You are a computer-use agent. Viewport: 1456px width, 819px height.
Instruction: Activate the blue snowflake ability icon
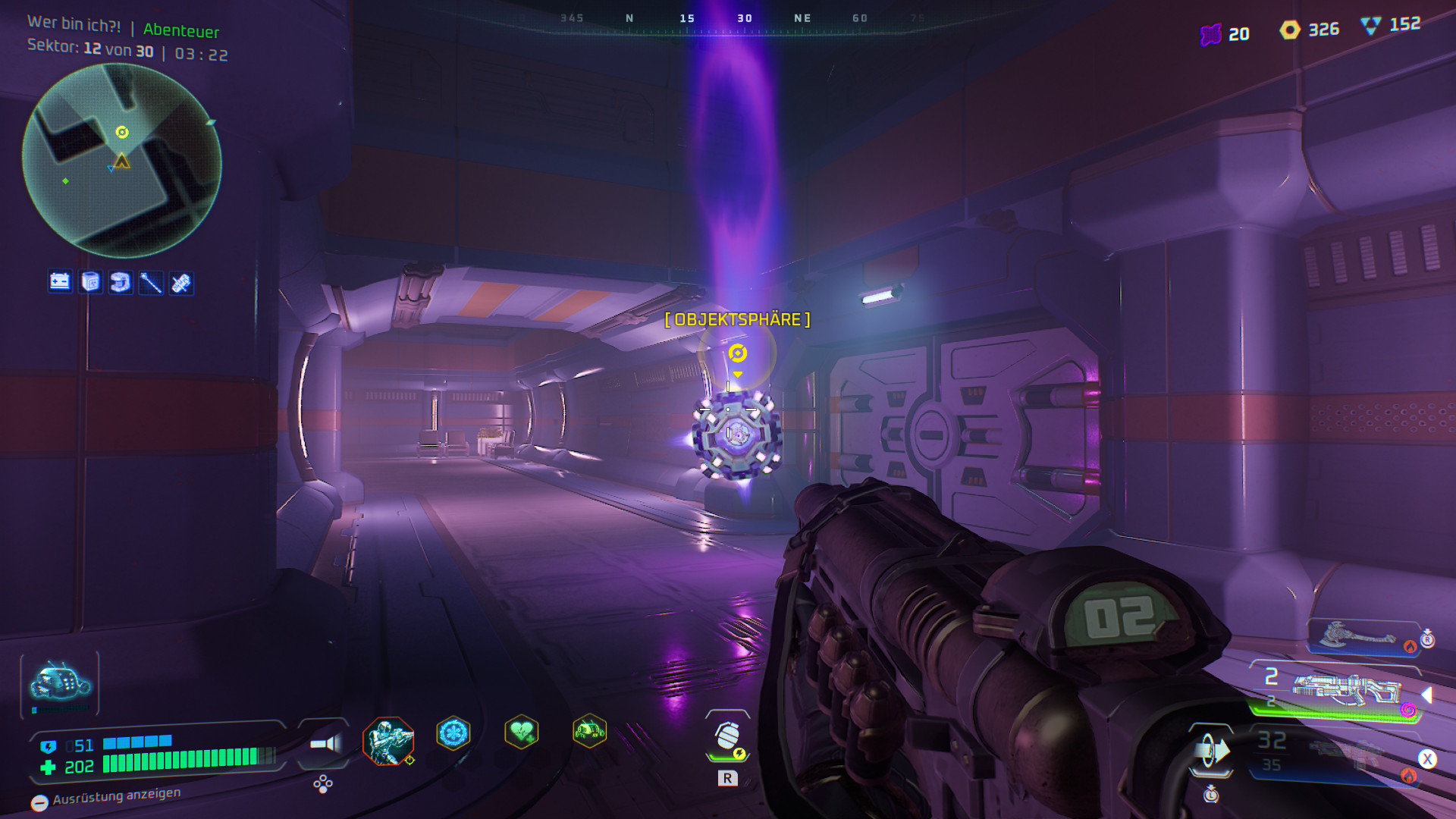[453, 733]
